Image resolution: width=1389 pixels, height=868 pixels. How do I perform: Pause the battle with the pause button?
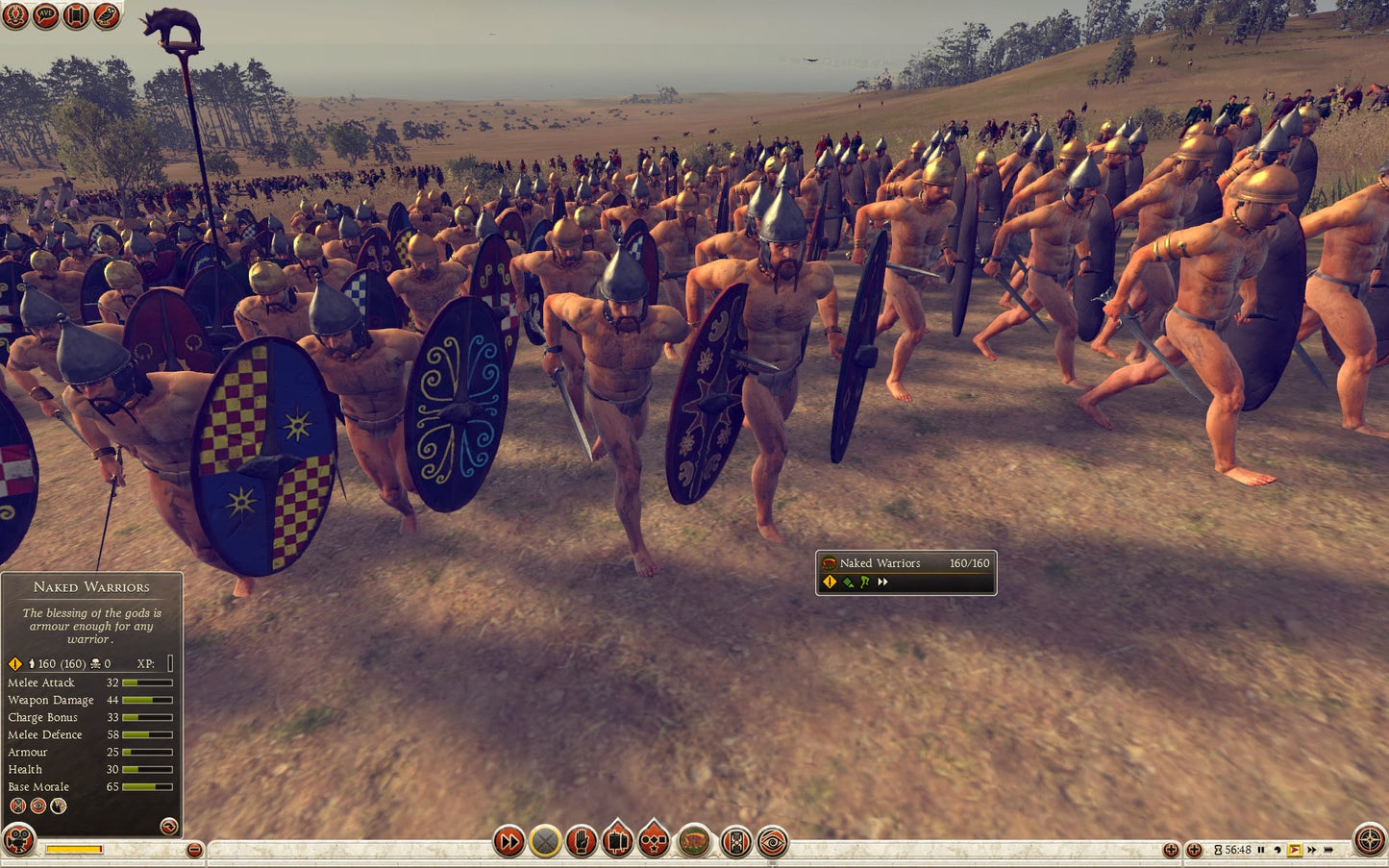[x=1260, y=850]
